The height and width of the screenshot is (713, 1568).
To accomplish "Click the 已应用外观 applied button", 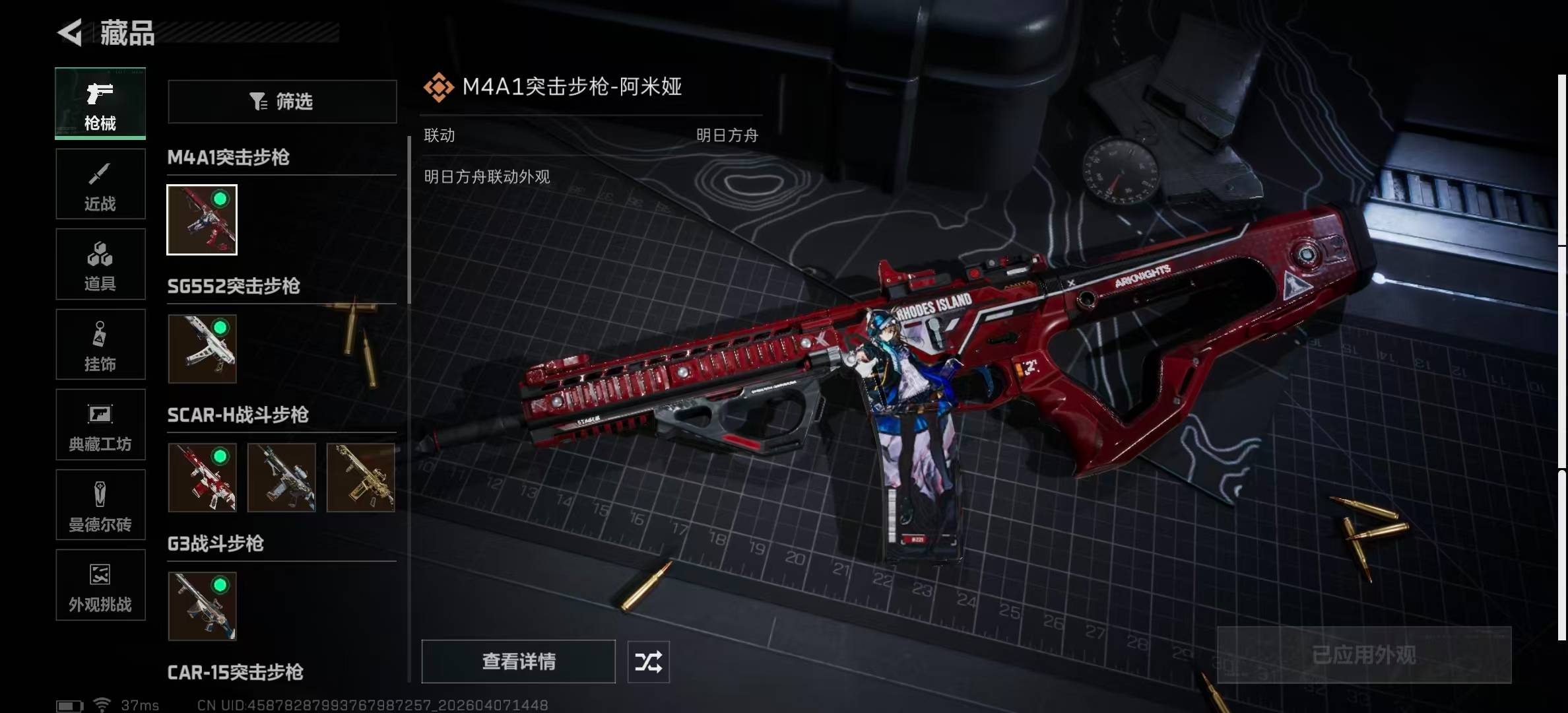I will point(1364,655).
